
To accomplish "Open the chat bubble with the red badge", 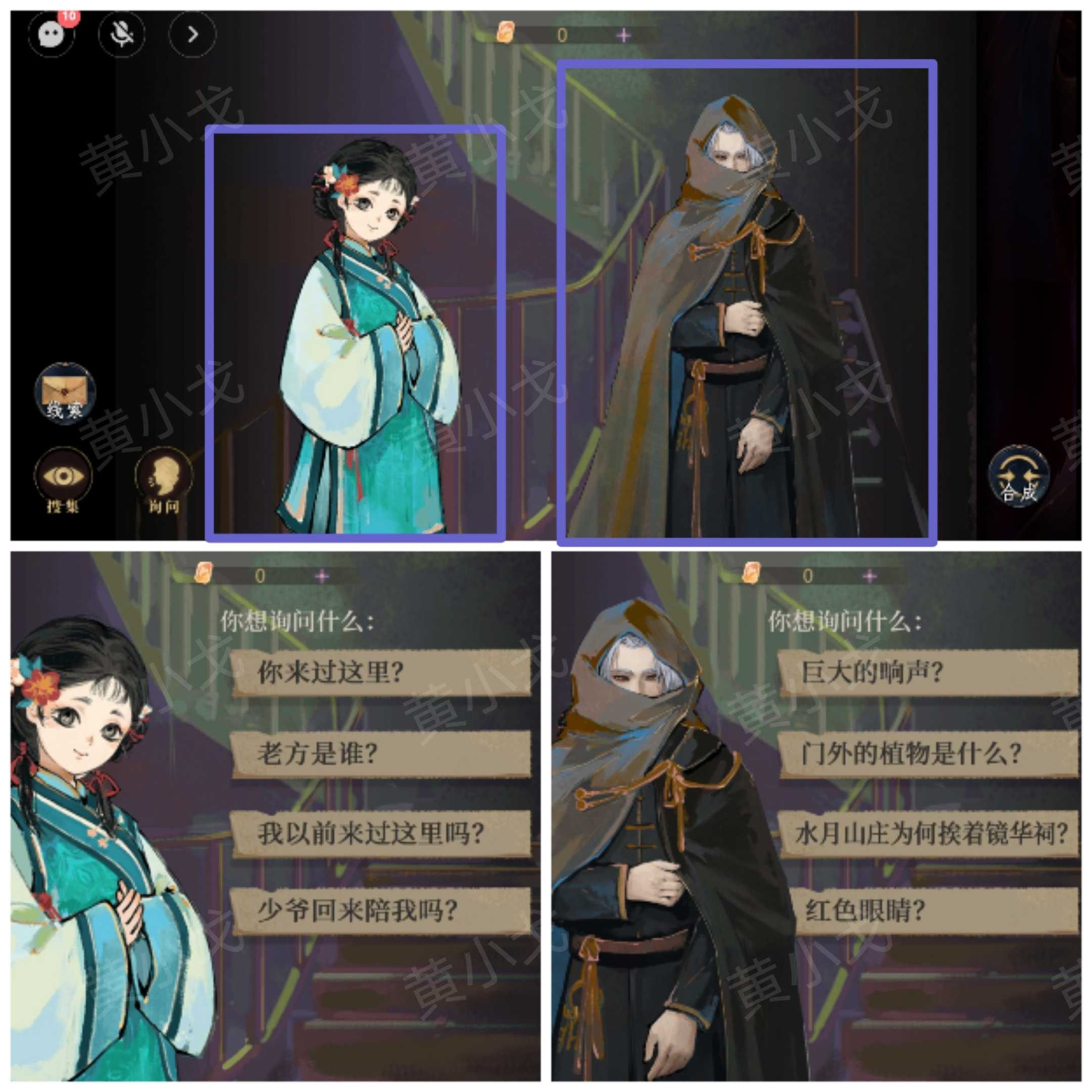I will (x=51, y=35).
